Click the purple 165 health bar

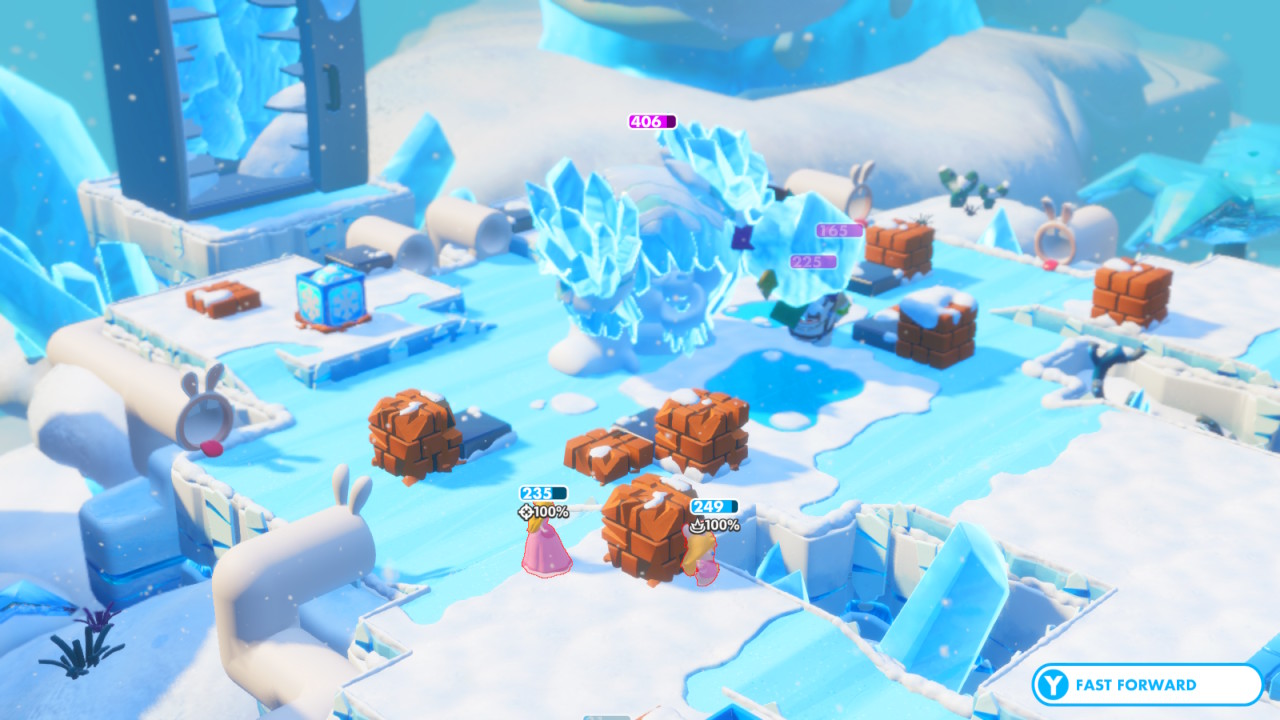point(838,230)
